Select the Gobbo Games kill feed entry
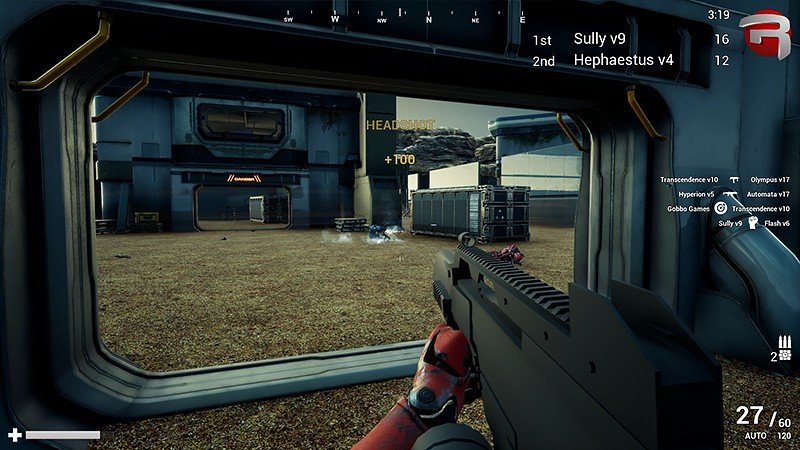This screenshot has width=800, height=450. (x=688, y=209)
